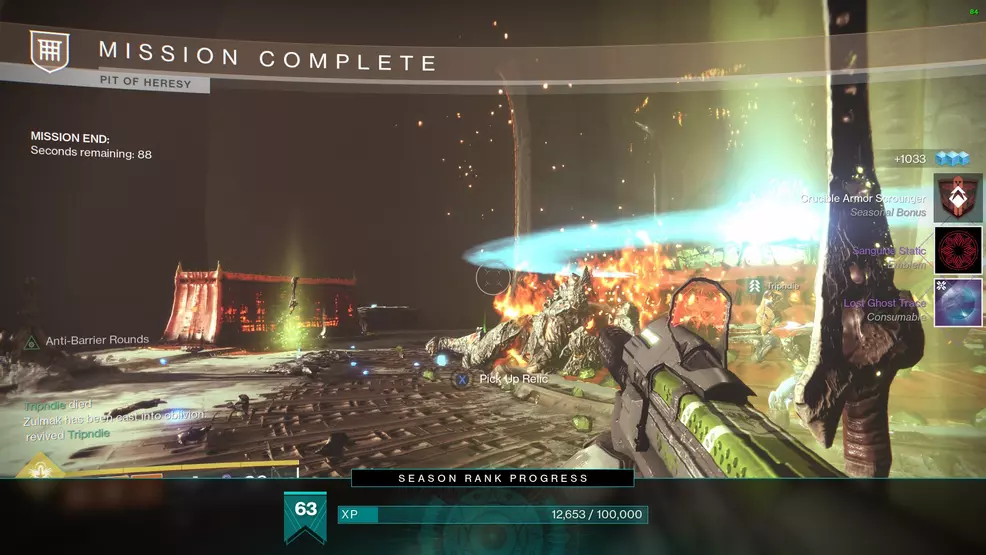Click the Sanguine Static emblem reward
The width and height of the screenshot is (986, 555).
958,250
